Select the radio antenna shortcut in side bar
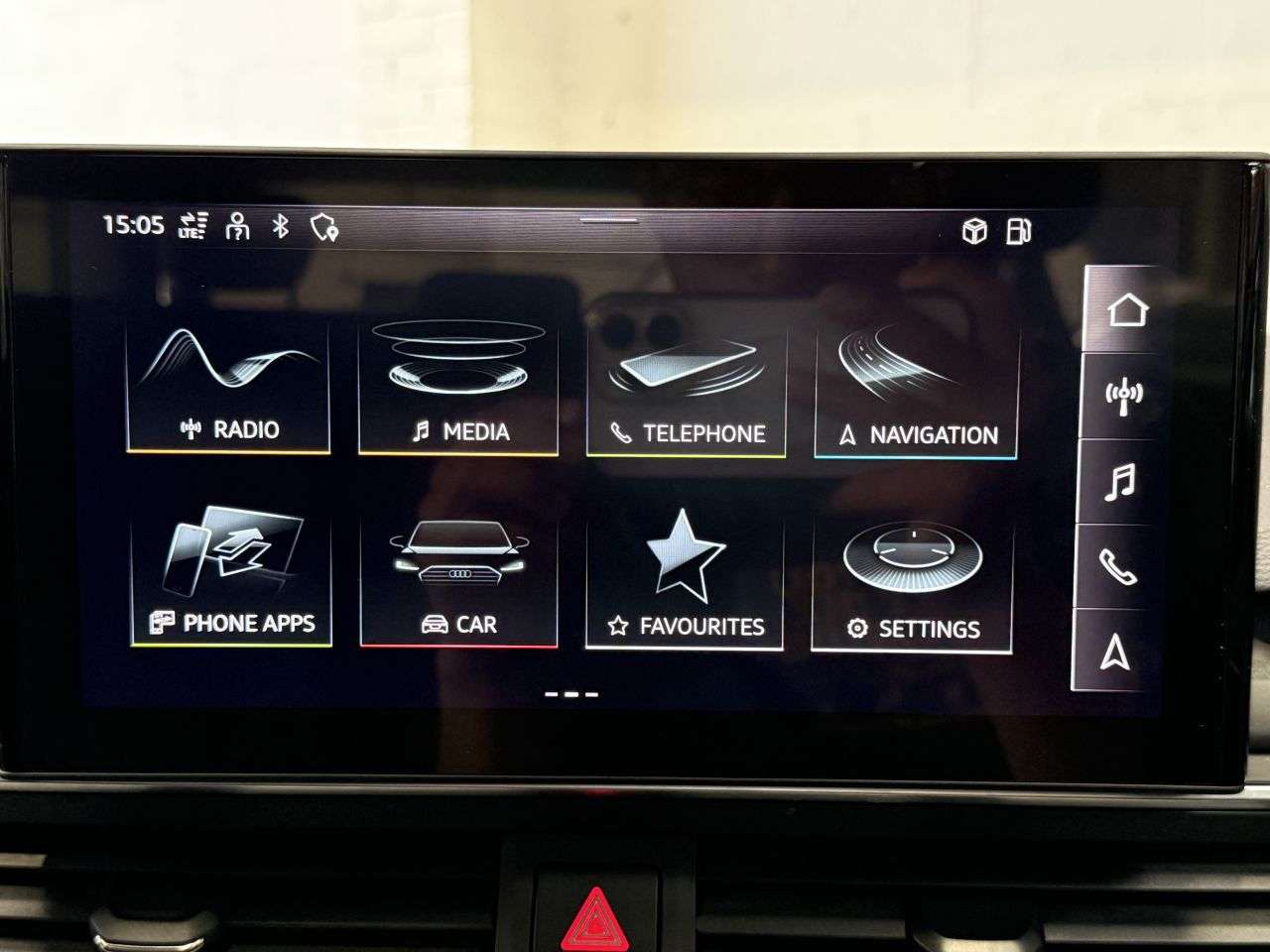 click(x=1124, y=397)
